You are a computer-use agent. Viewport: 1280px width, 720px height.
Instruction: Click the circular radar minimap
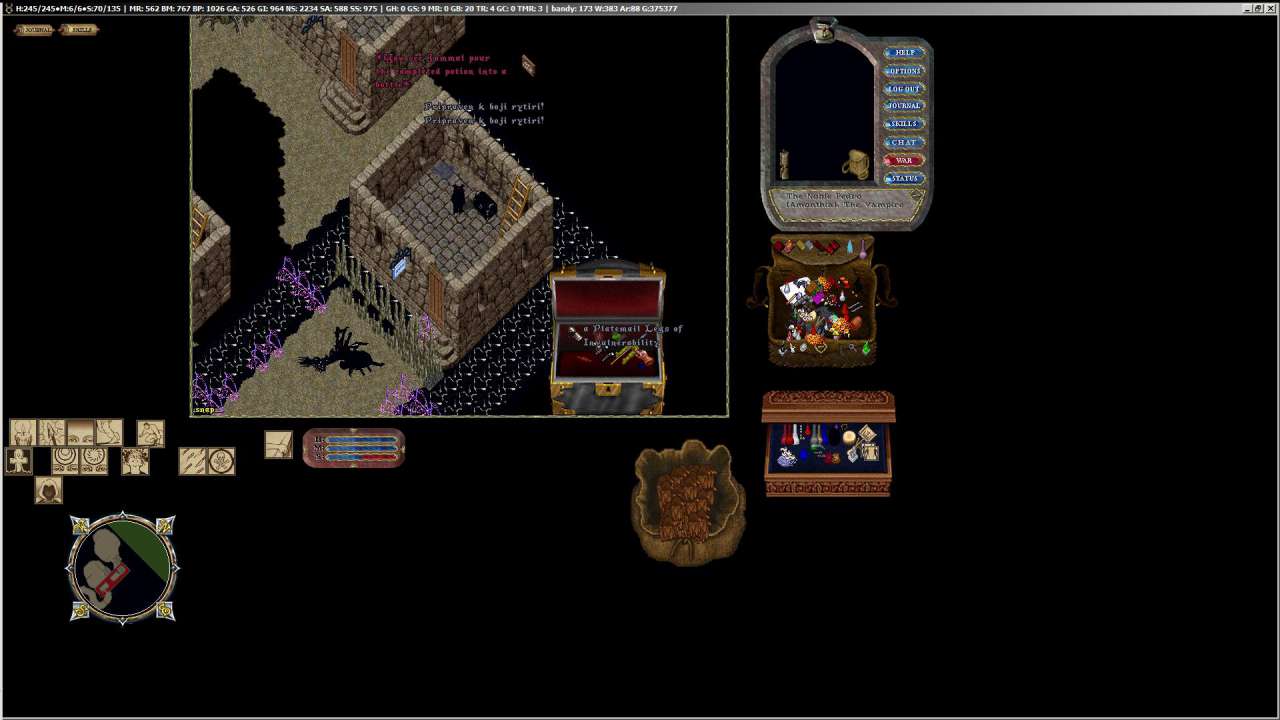click(x=122, y=568)
